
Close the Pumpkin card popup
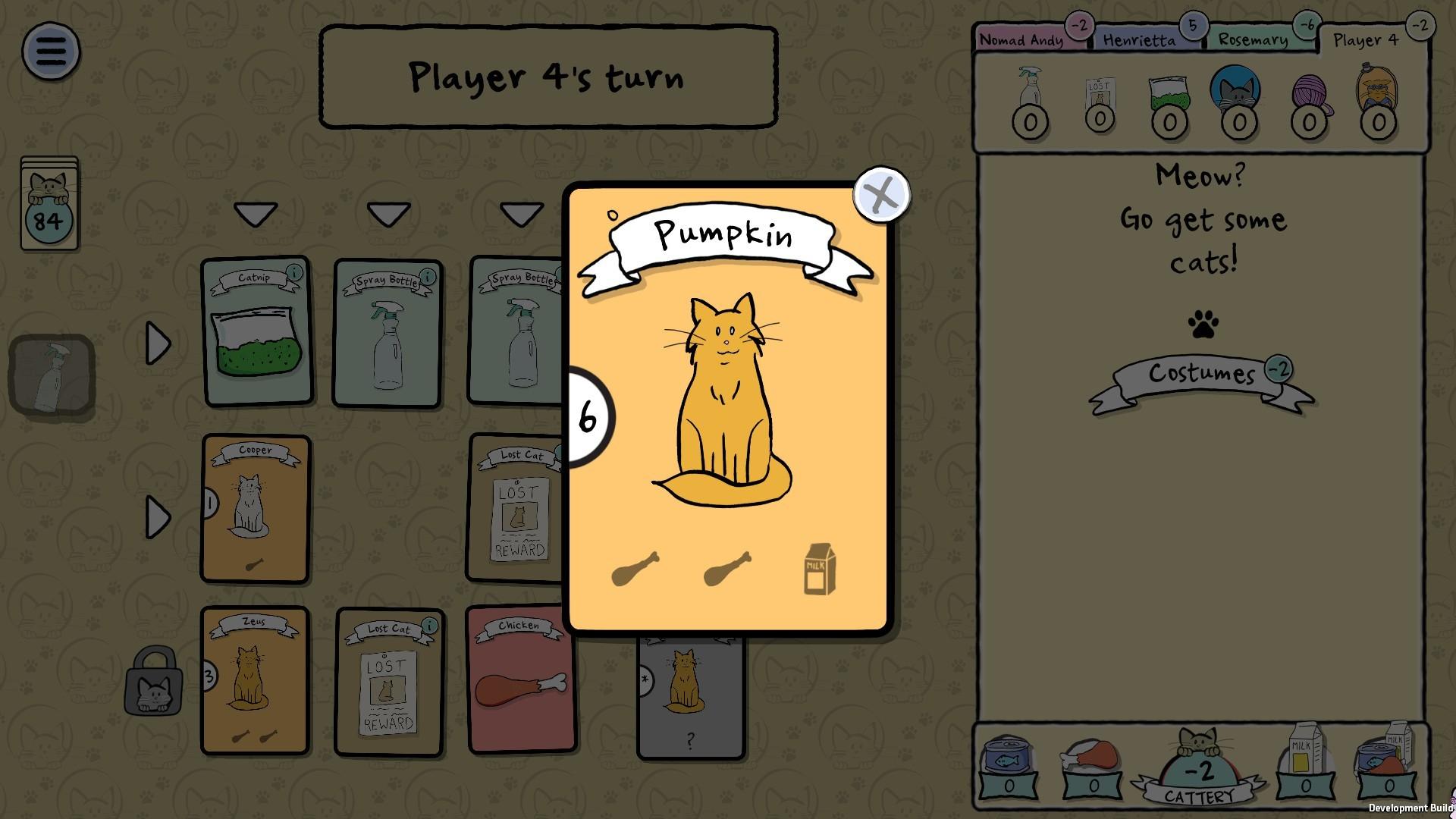click(880, 195)
